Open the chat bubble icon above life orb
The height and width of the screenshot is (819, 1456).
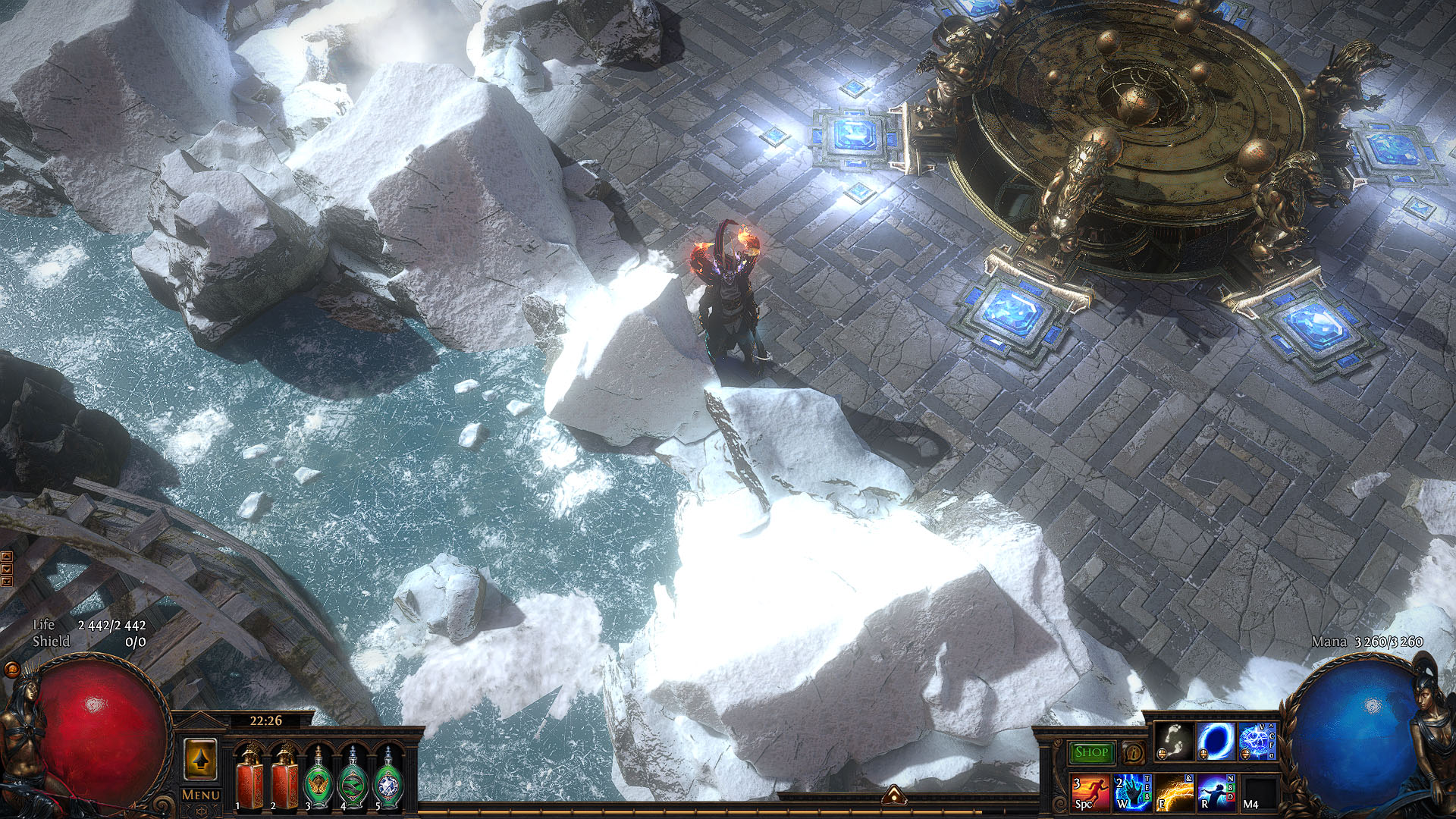(11, 670)
